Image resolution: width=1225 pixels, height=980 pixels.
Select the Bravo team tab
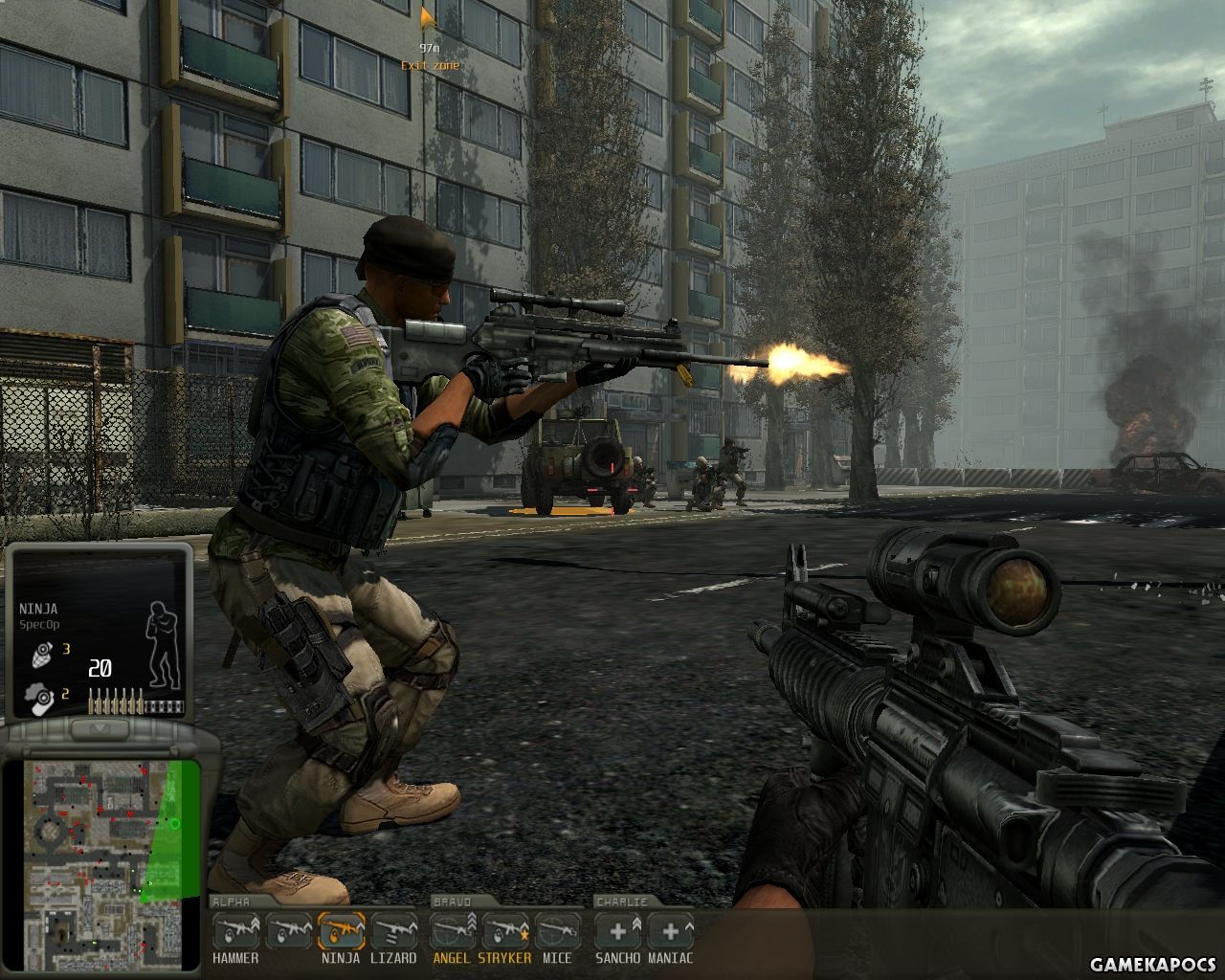click(x=452, y=902)
